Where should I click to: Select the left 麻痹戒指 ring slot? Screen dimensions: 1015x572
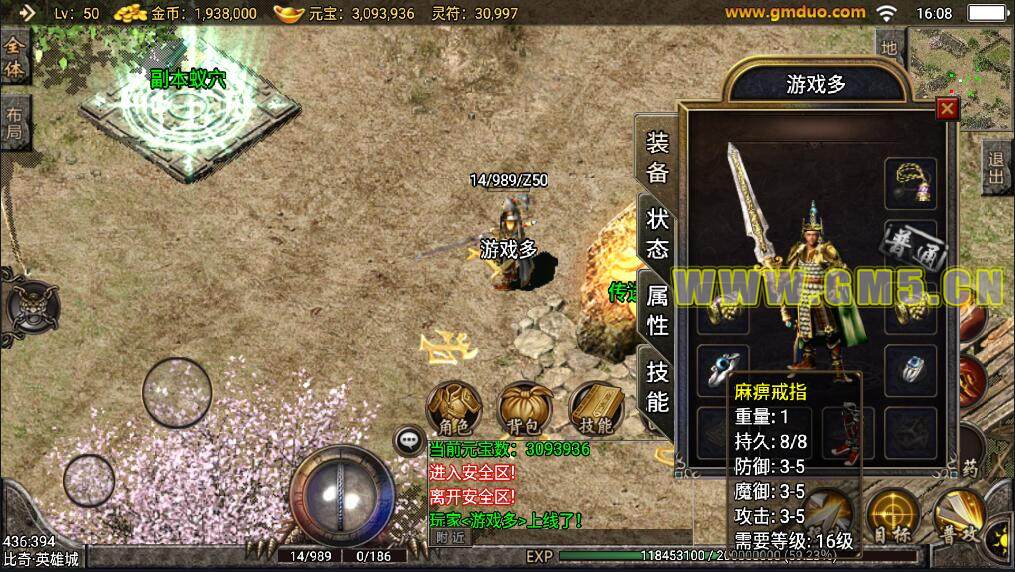[721, 366]
